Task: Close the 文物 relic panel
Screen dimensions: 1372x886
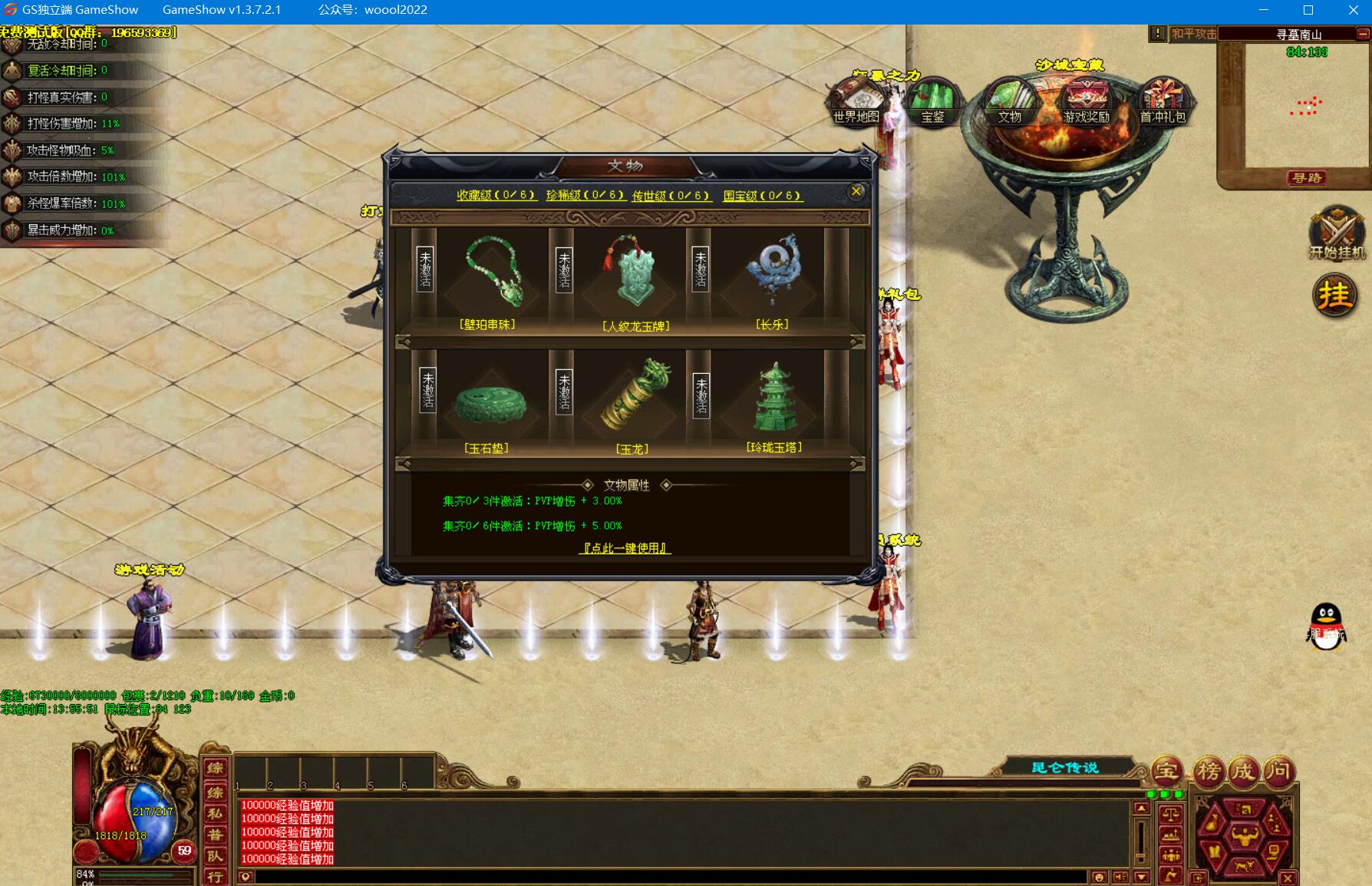Action: coord(856,192)
